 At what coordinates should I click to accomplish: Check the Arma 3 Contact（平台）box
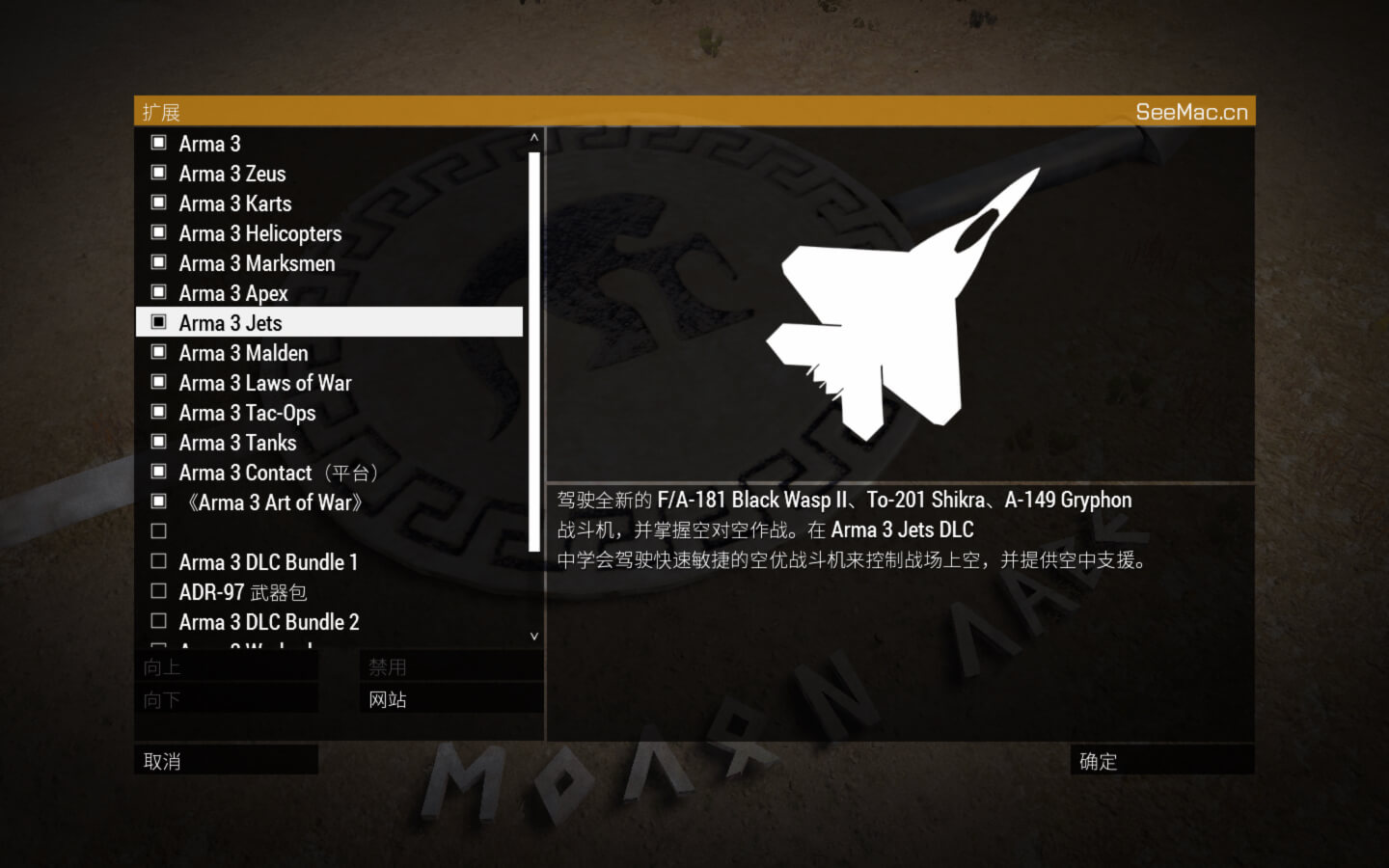pyautogui.click(x=158, y=471)
